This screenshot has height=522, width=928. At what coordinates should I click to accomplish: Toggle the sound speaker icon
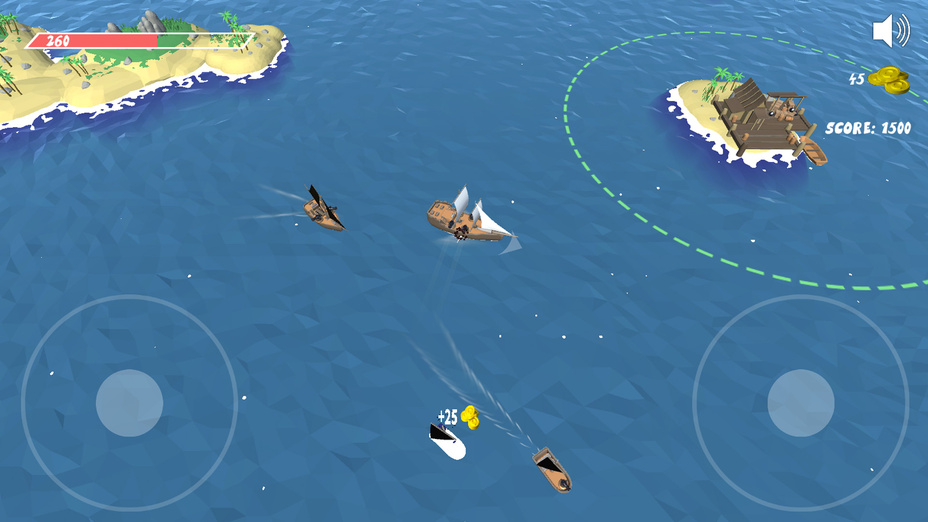click(890, 31)
